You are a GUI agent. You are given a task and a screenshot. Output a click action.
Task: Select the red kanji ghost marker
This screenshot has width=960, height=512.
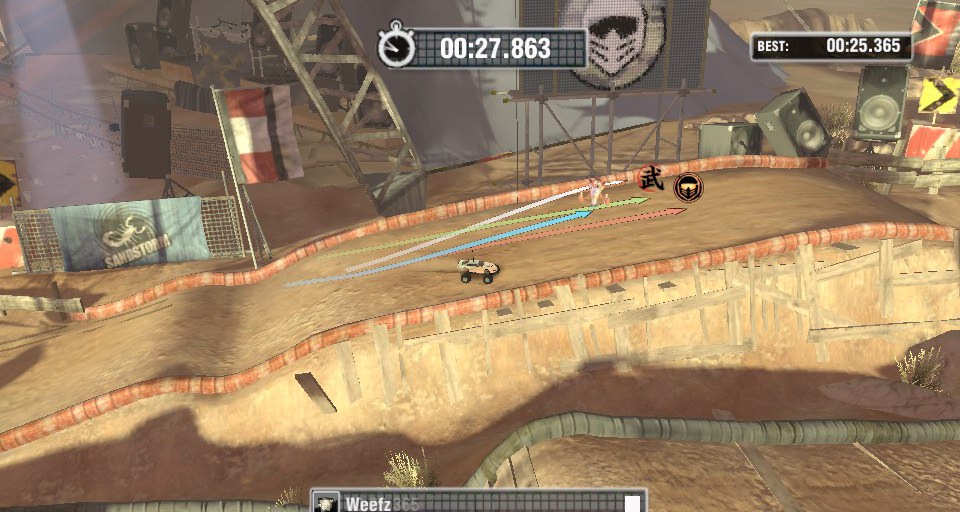[651, 180]
